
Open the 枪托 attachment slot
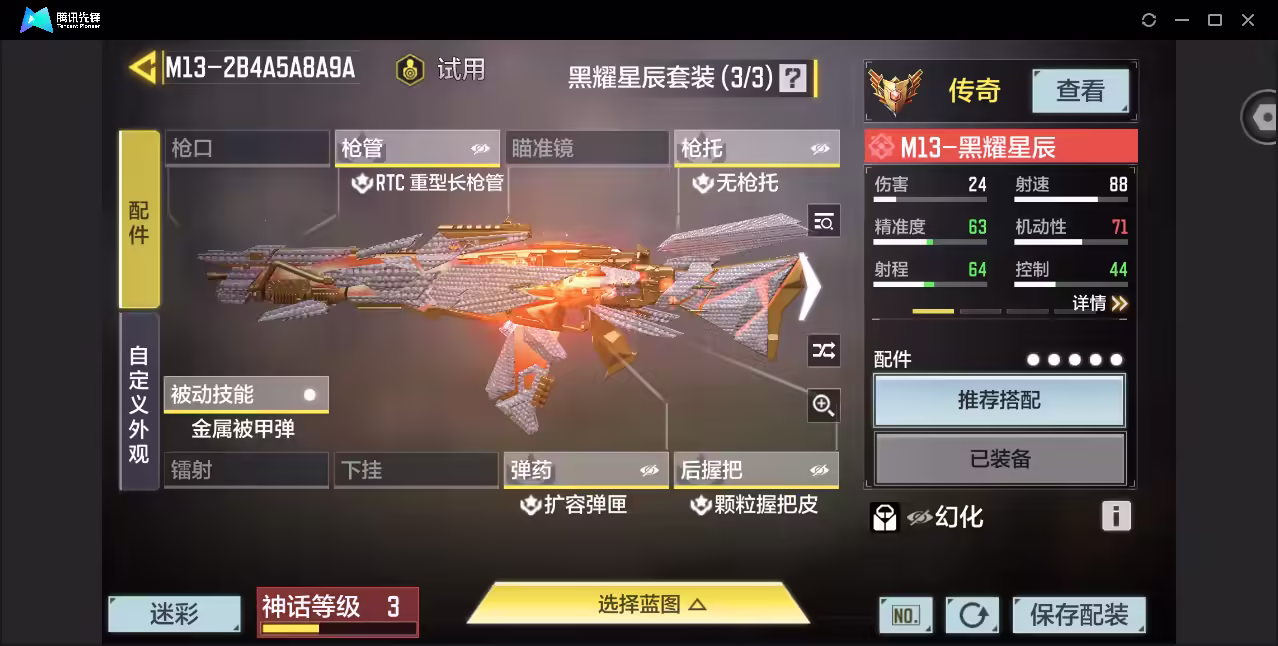756,148
